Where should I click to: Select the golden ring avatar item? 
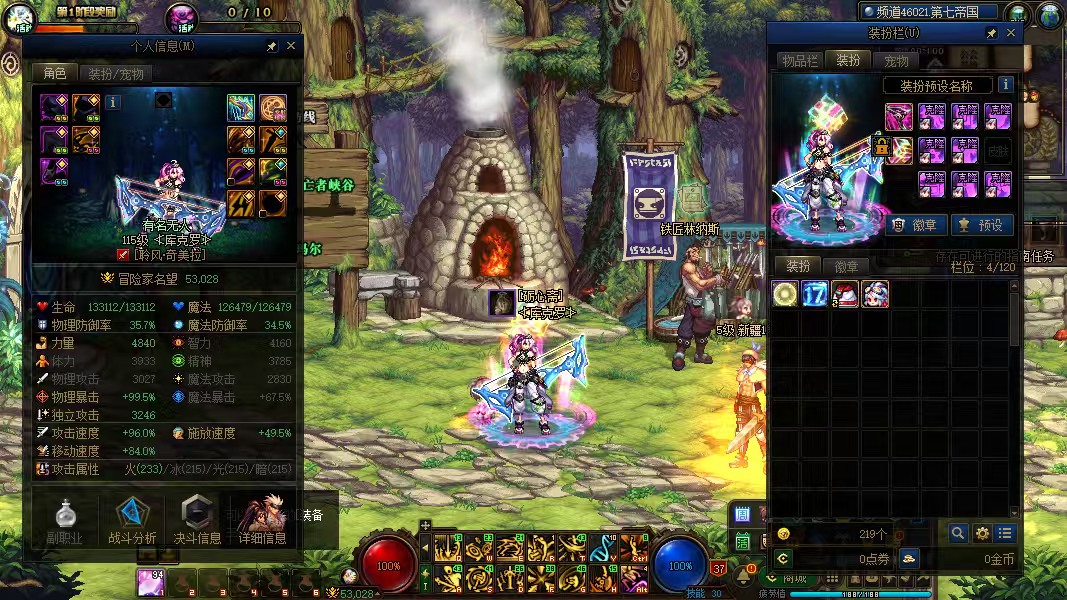pyautogui.click(x=785, y=294)
